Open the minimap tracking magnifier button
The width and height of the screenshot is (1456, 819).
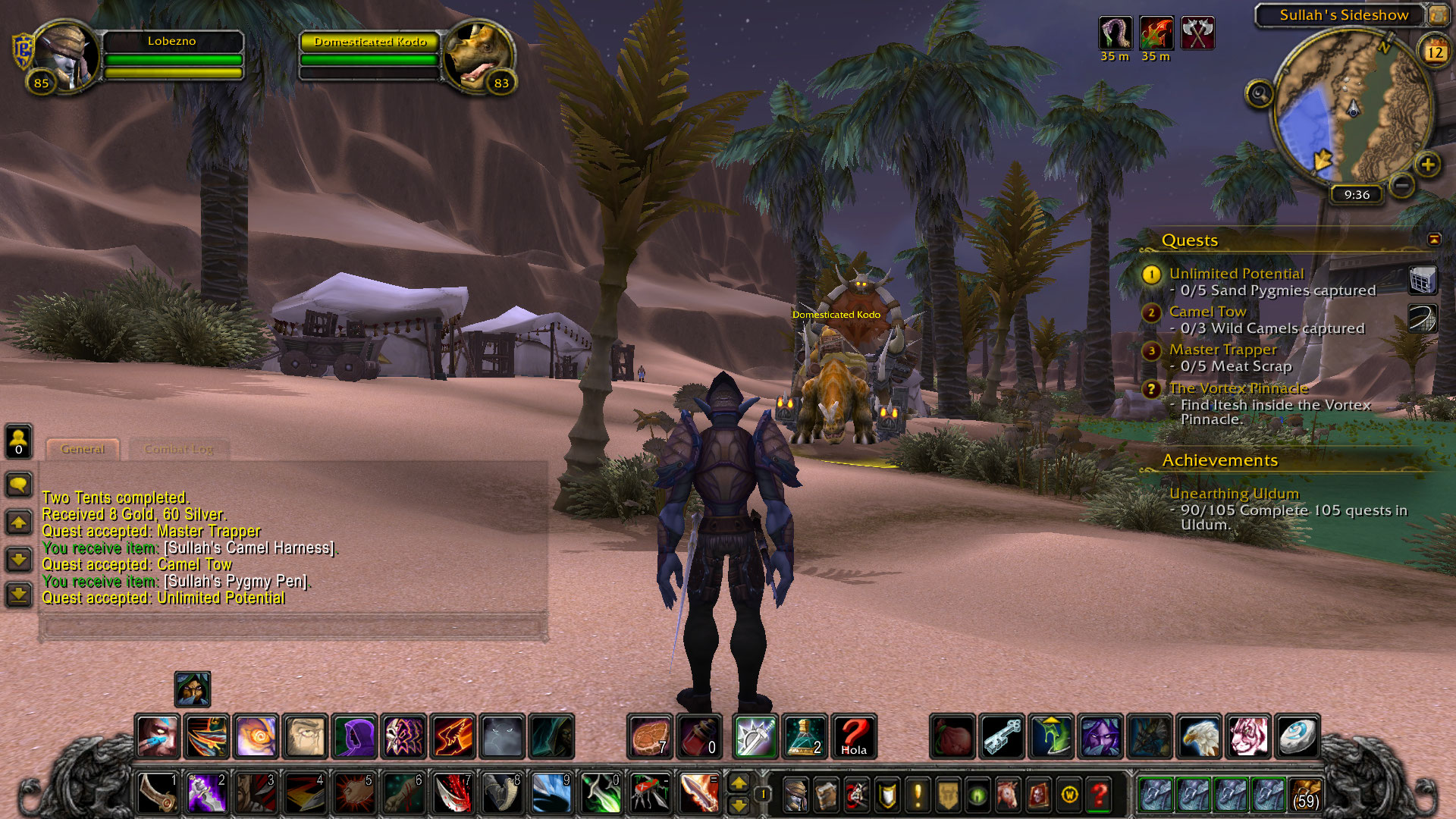pos(1260,94)
